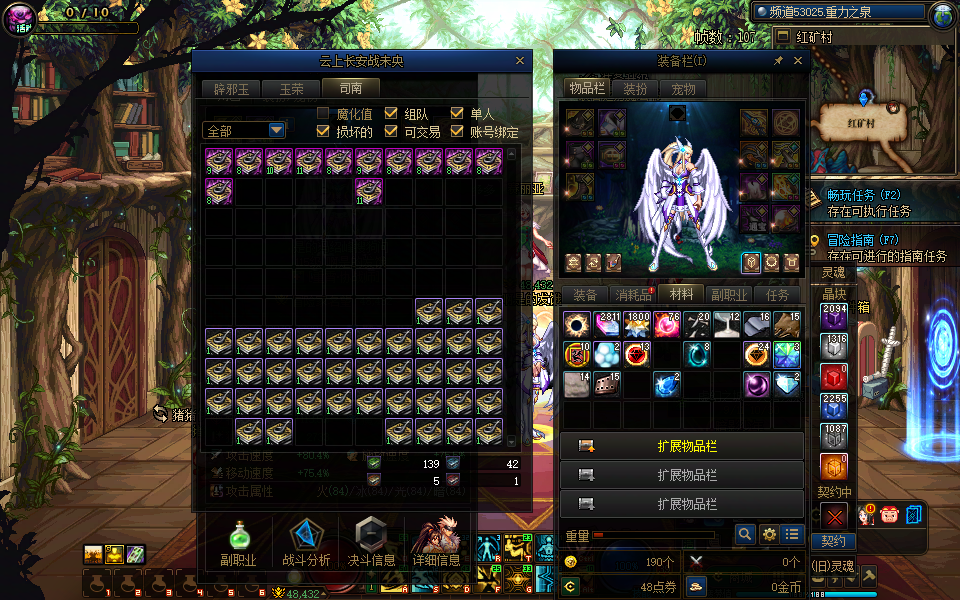The image size is (960, 600).
Task: Pin the 装备栏 window
Action: click(778, 61)
